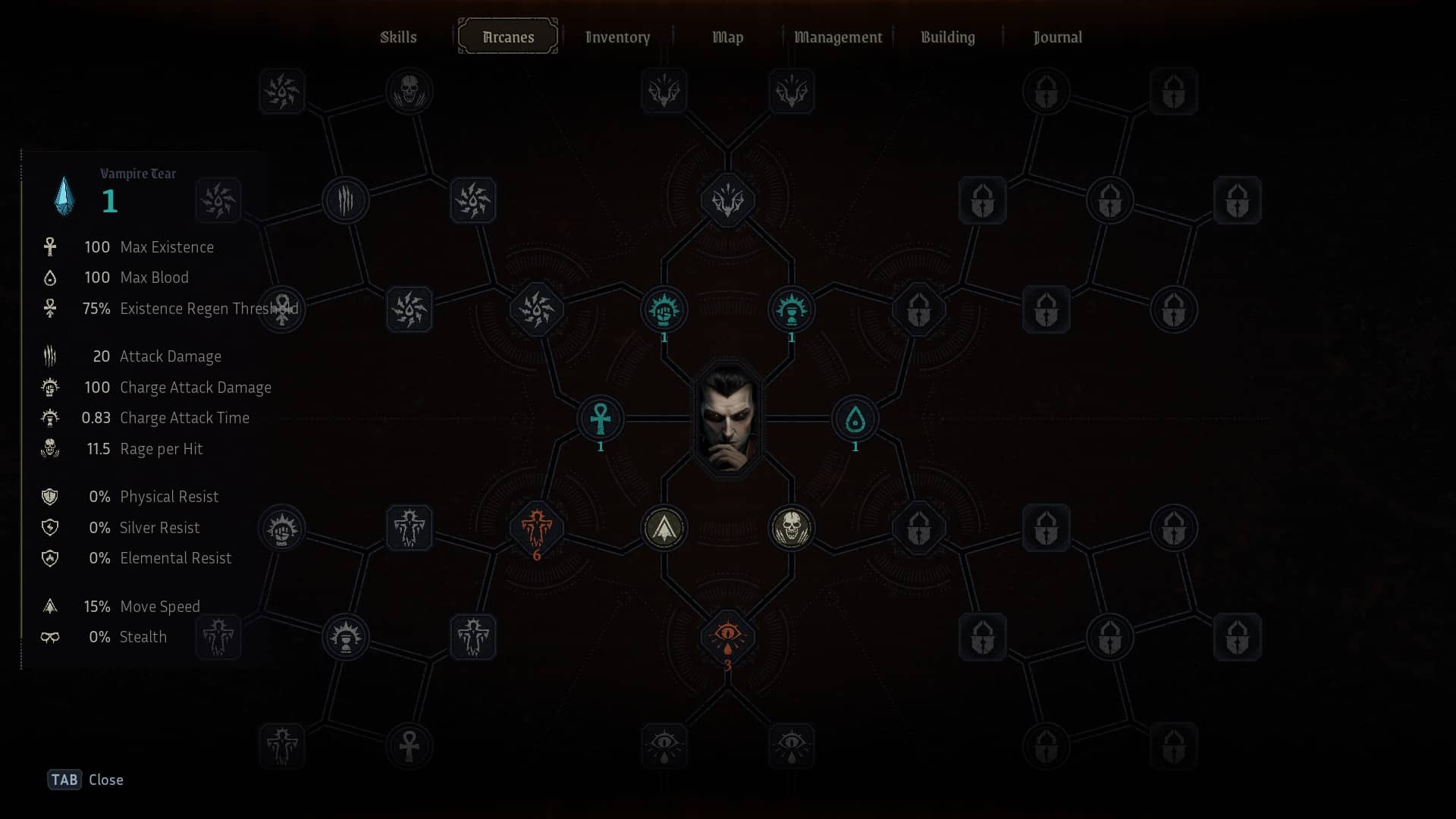Show the Map tab
This screenshot has width=1456, height=819.
tap(727, 37)
